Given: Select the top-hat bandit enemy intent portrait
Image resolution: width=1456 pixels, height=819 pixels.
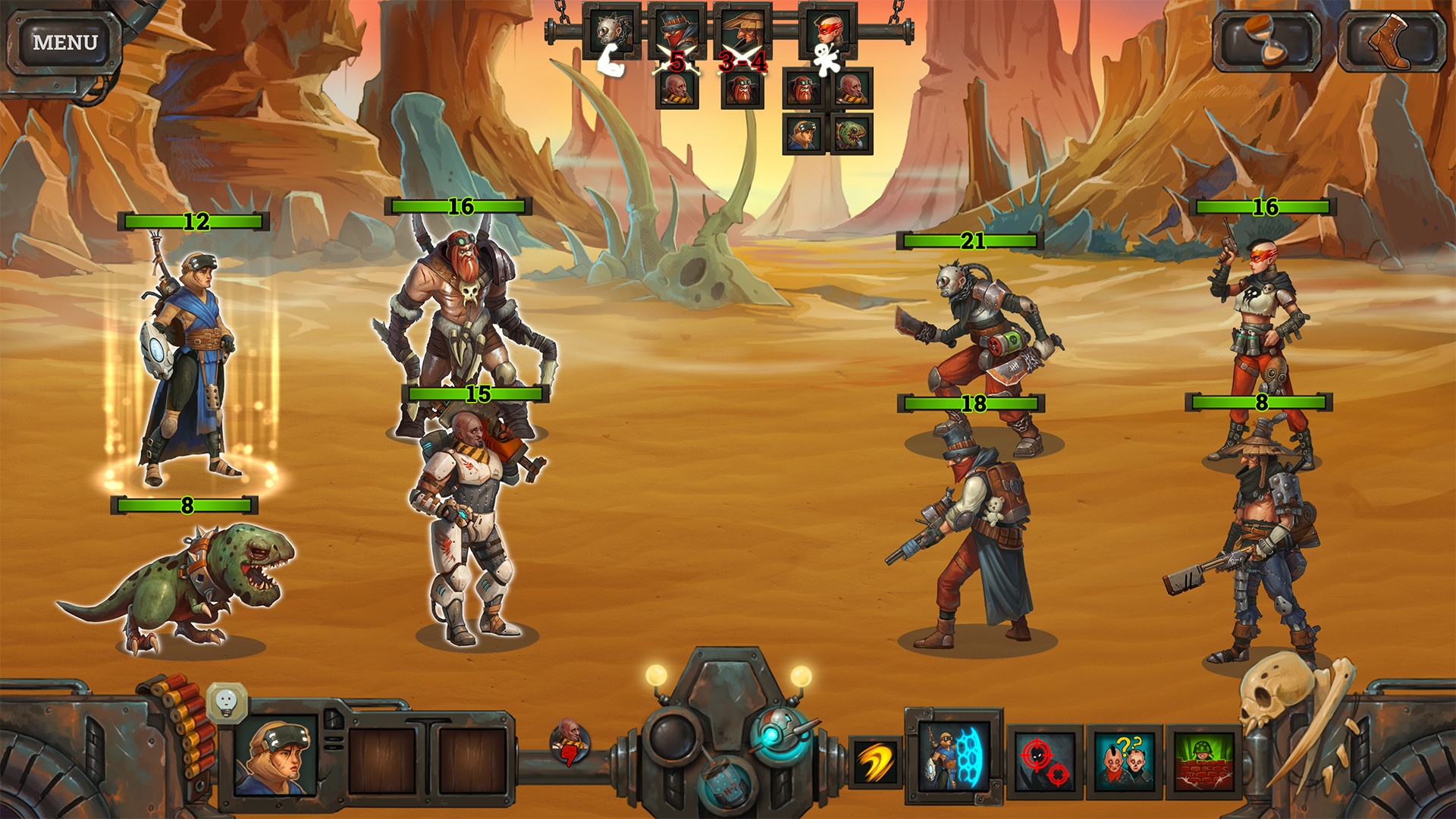Looking at the screenshot, I should coord(676,31).
